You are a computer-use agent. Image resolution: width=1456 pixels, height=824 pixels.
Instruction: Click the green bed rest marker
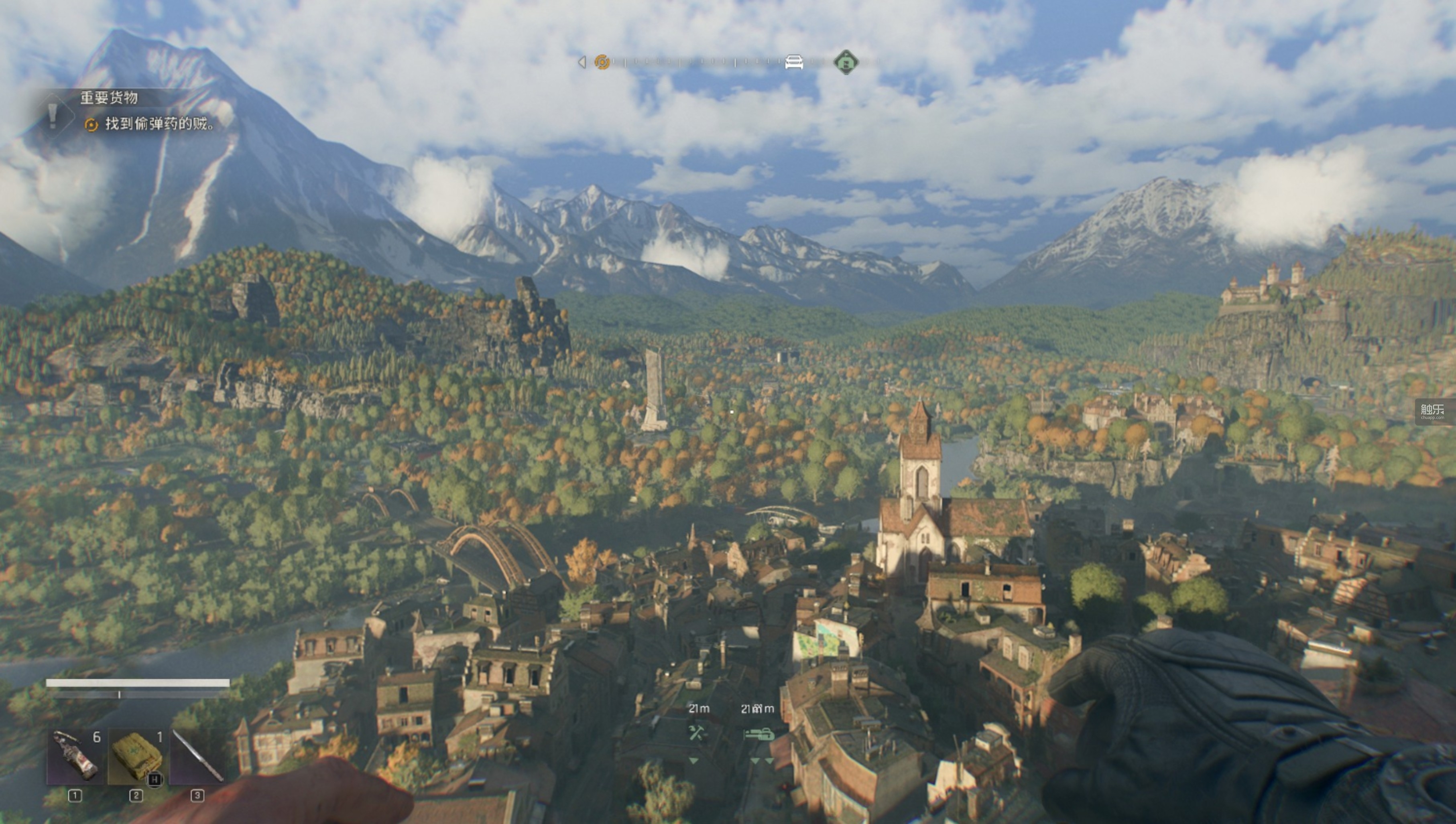(758, 735)
